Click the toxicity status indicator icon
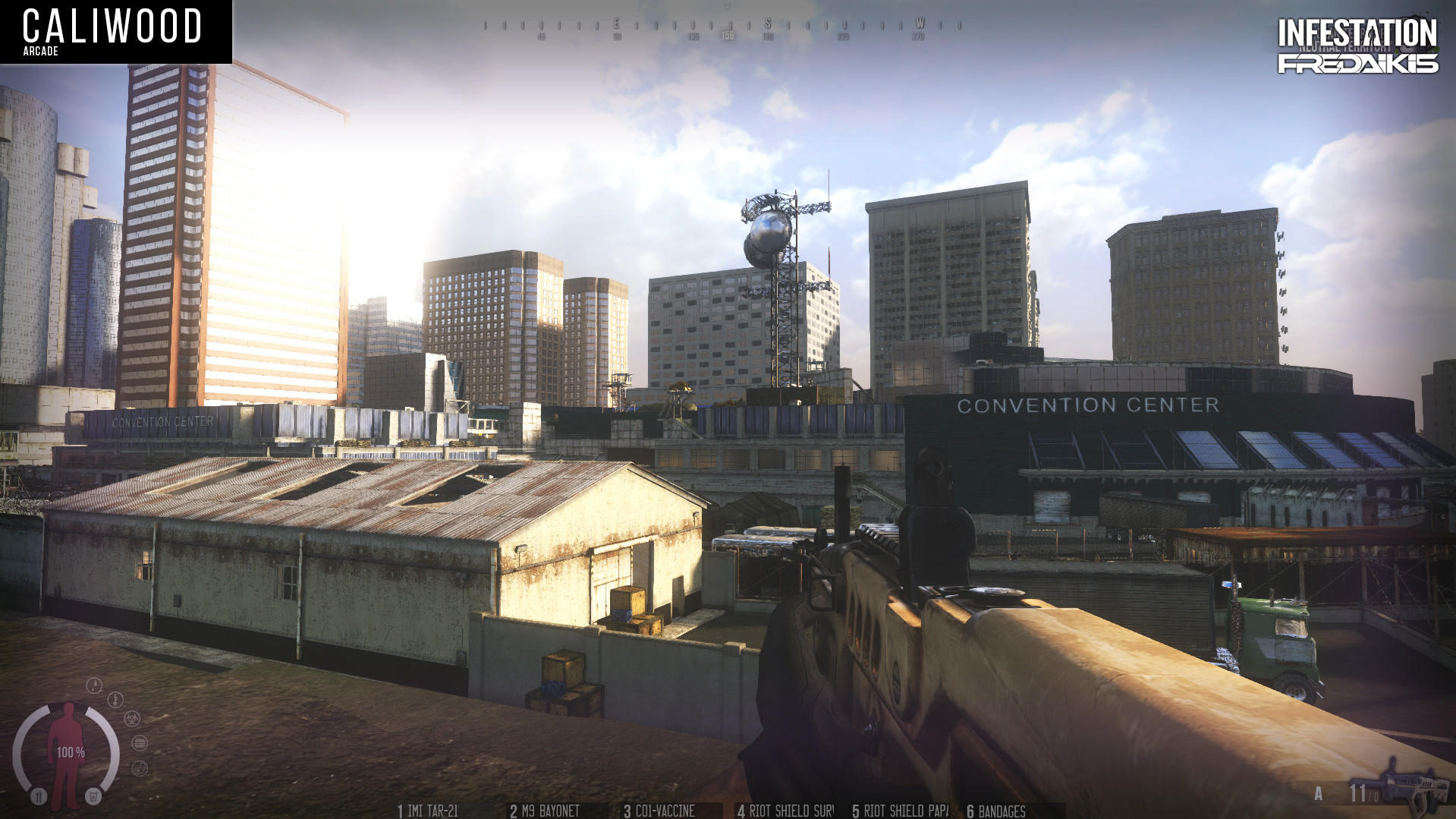1456x819 pixels. (x=140, y=768)
